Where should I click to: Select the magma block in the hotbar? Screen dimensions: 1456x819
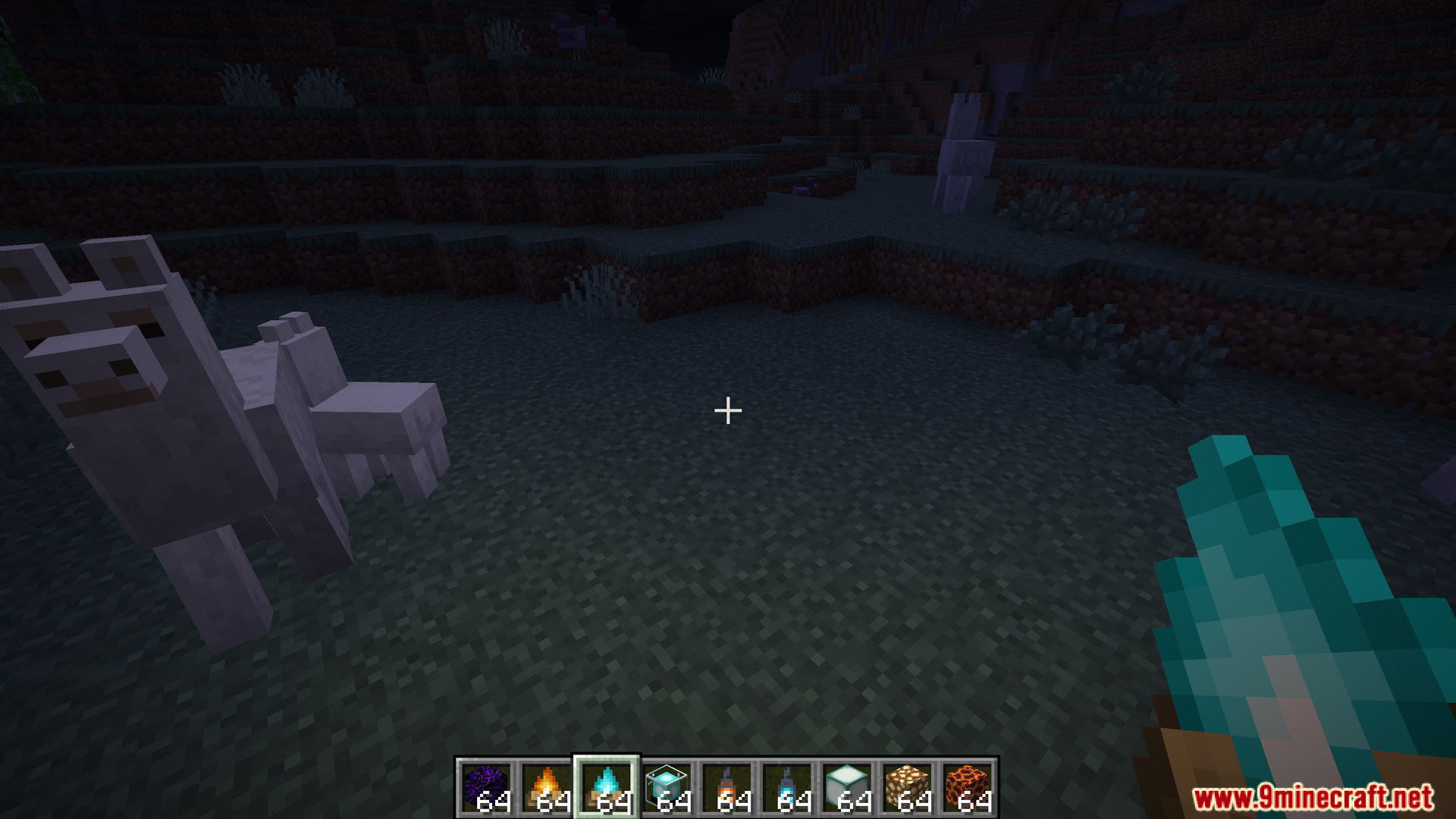point(967,781)
